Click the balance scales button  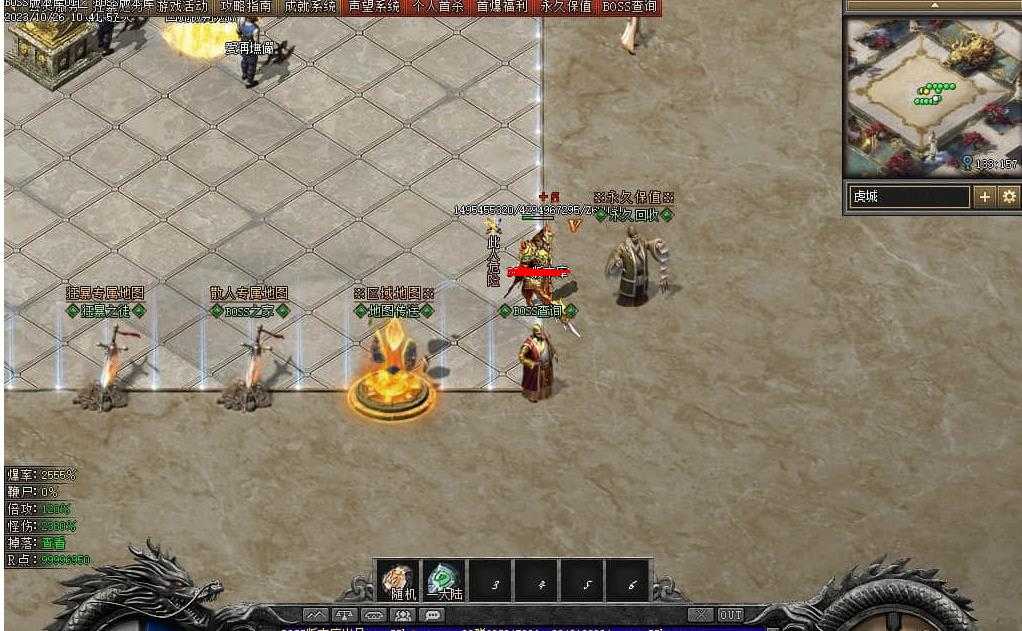tap(345, 615)
